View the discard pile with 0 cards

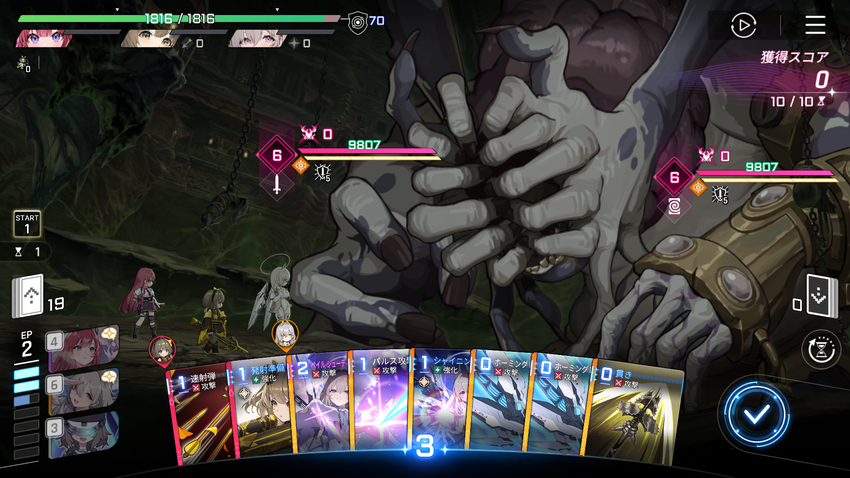click(820, 297)
